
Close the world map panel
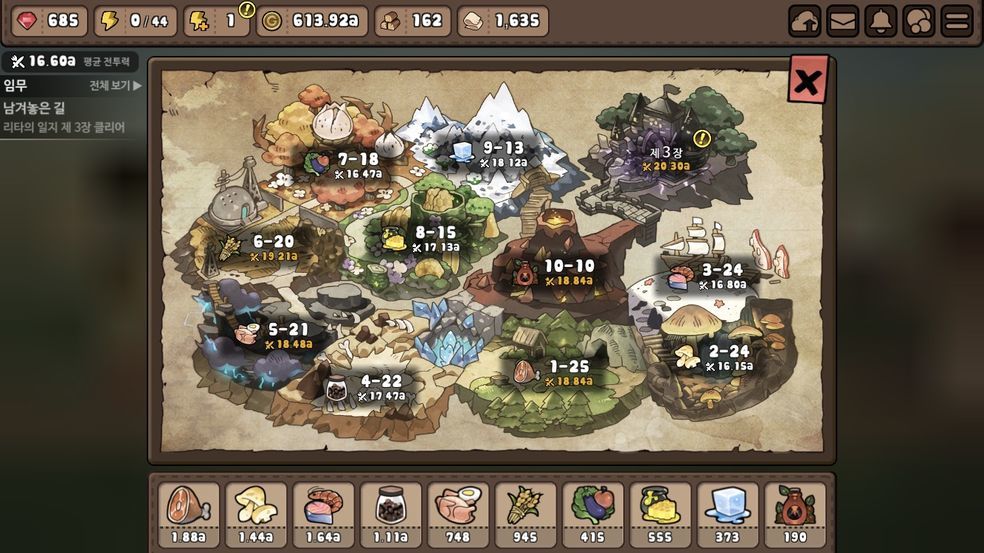click(807, 81)
